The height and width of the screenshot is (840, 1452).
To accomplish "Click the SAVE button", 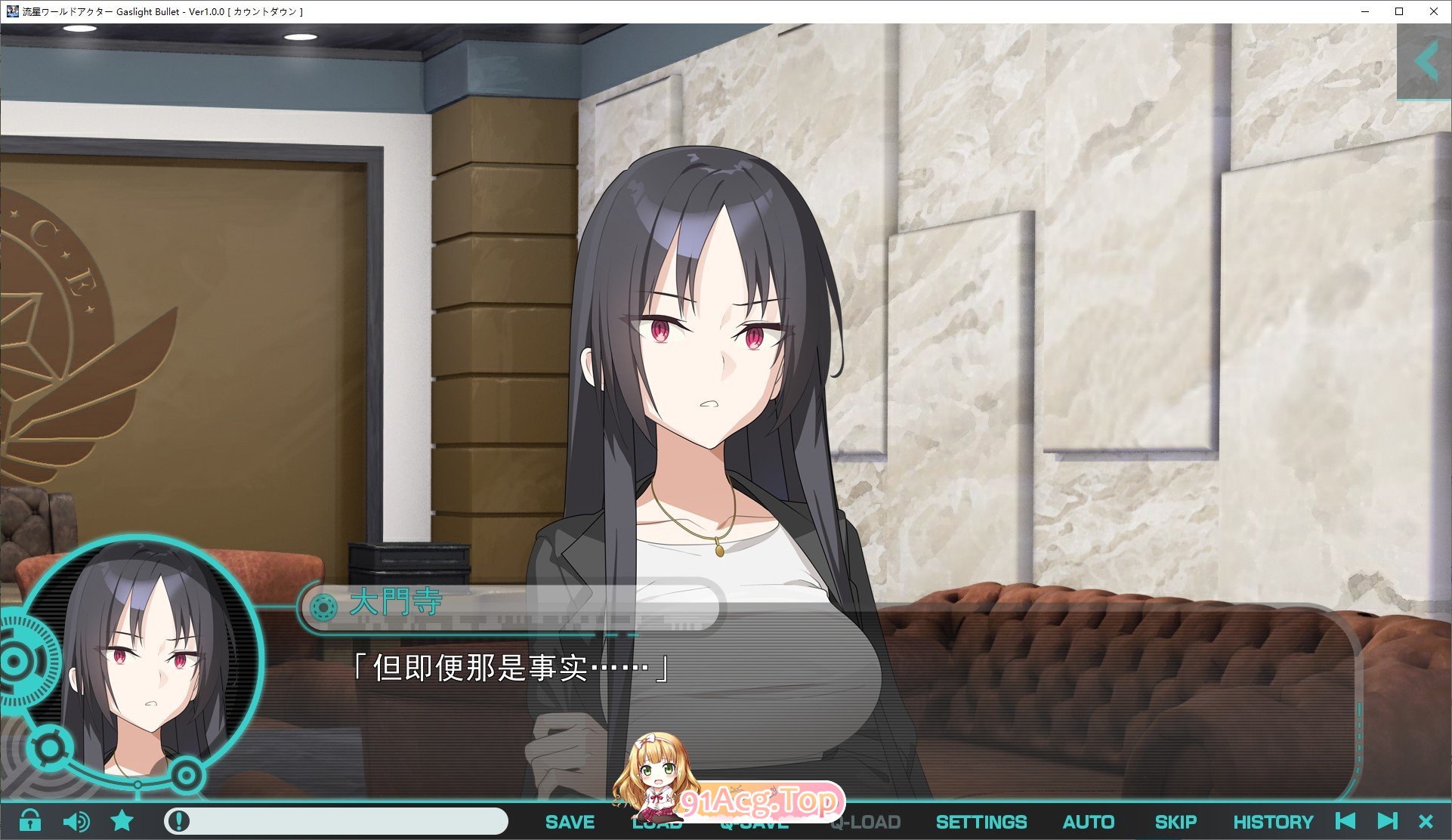I will pyautogui.click(x=570, y=821).
